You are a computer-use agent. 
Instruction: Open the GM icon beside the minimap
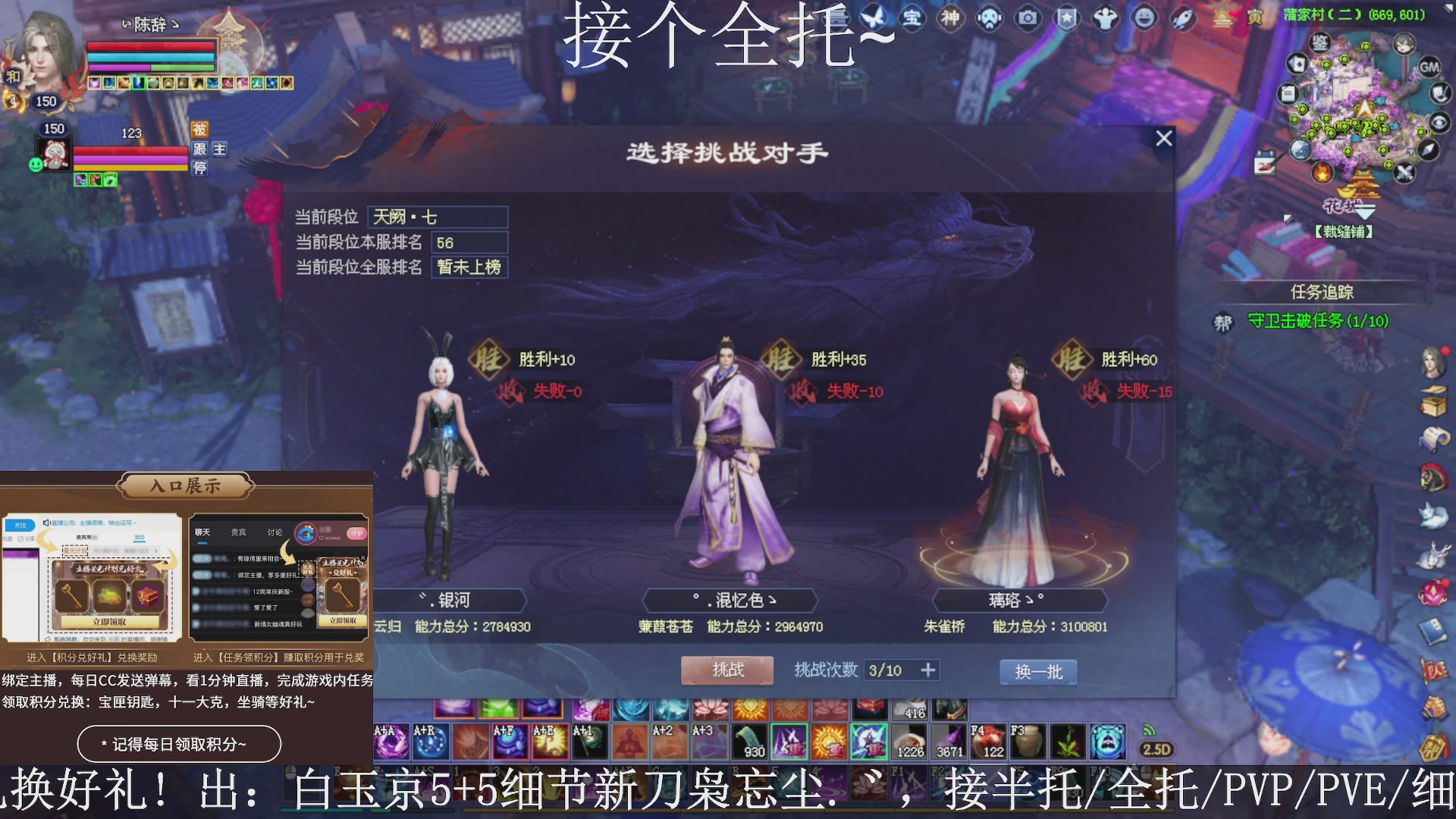pos(1430,67)
